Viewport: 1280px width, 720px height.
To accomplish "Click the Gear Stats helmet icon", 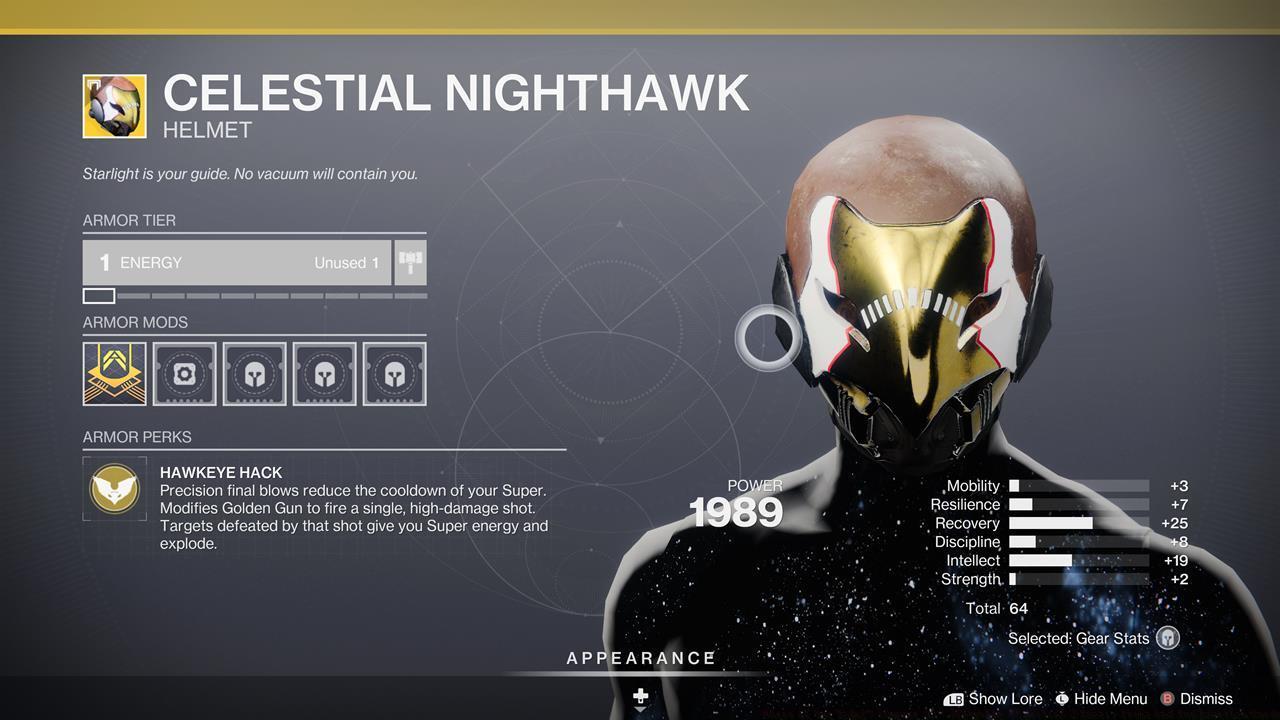I will pos(1166,637).
